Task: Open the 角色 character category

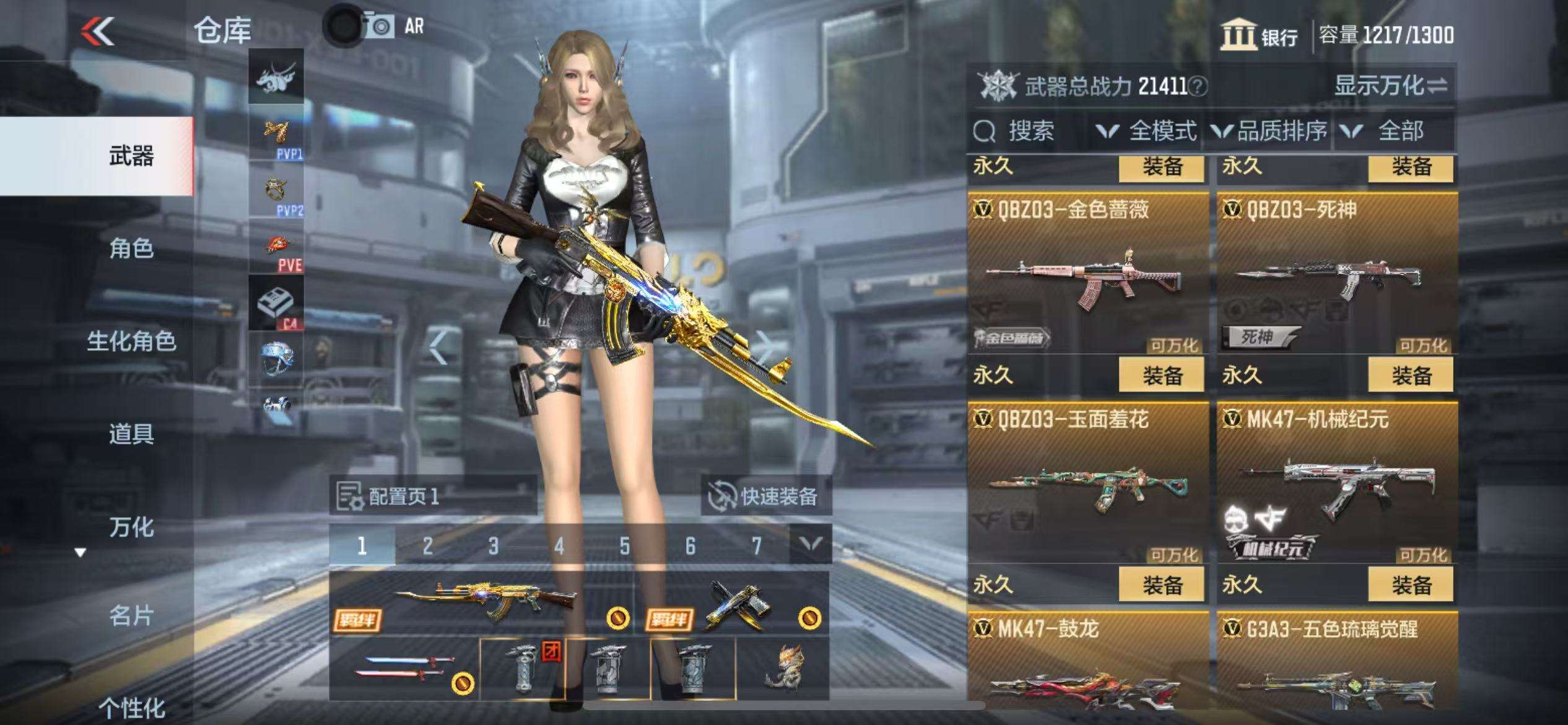Action: [x=131, y=248]
